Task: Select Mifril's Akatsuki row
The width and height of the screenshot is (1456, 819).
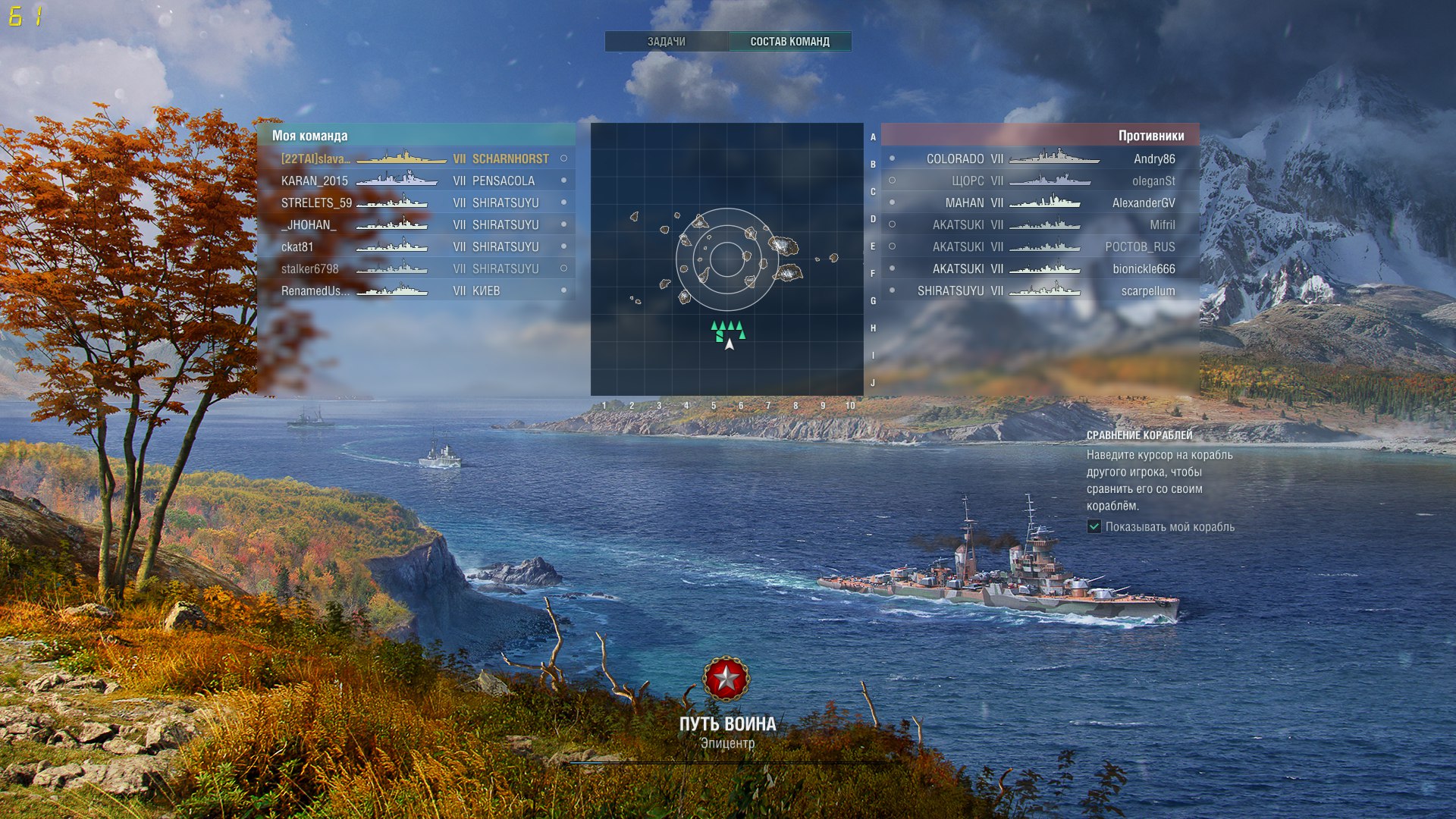Action: 1039,224
